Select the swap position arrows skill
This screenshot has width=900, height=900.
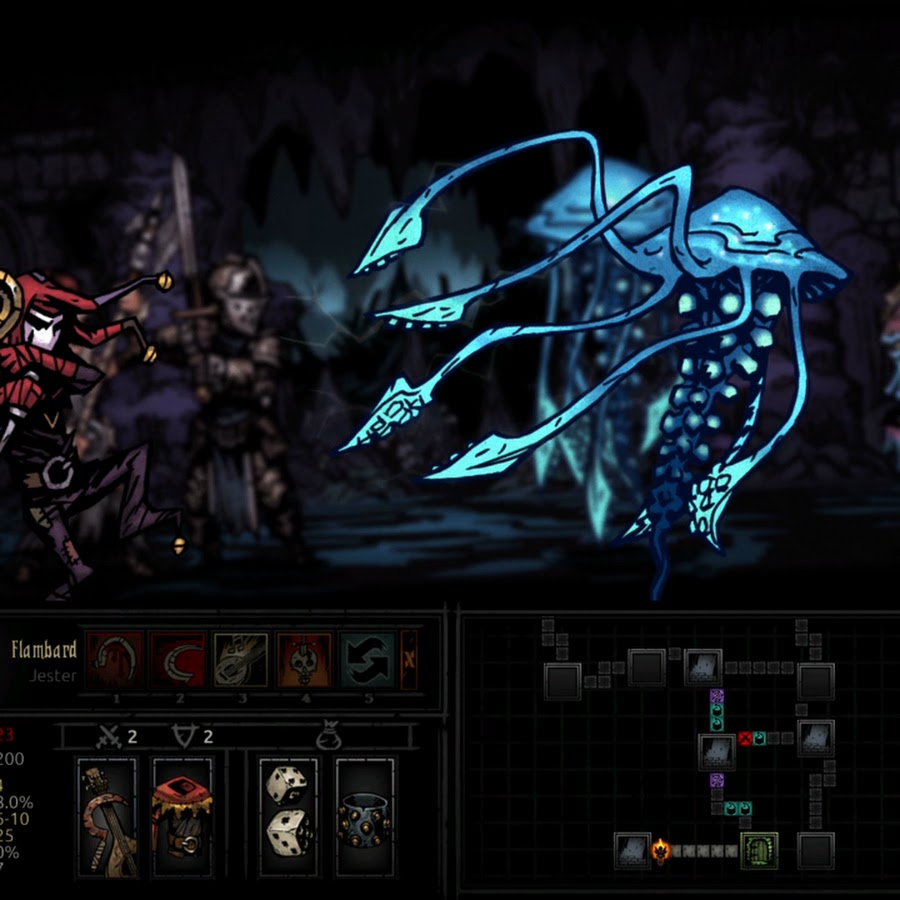pos(367,660)
